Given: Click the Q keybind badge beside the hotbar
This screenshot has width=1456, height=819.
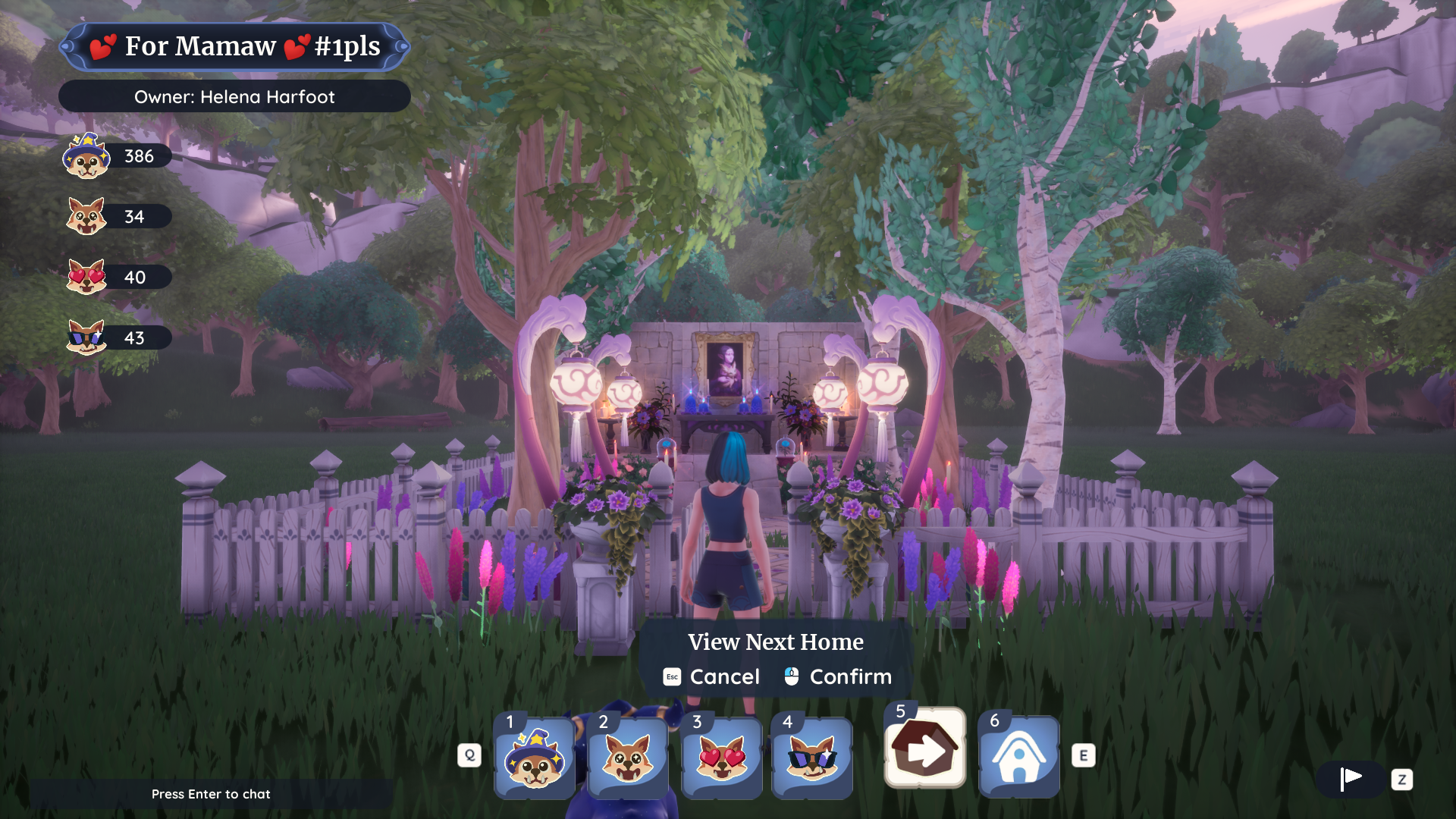Looking at the screenshot, I should tap(469, 755).
